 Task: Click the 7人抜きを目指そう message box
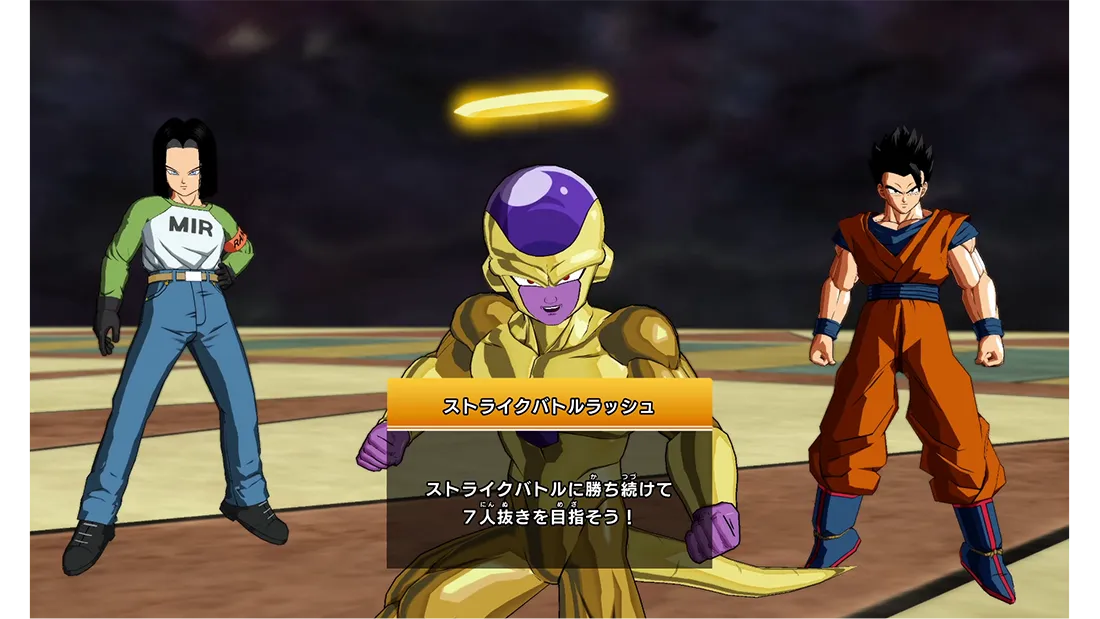pos(549,500)
